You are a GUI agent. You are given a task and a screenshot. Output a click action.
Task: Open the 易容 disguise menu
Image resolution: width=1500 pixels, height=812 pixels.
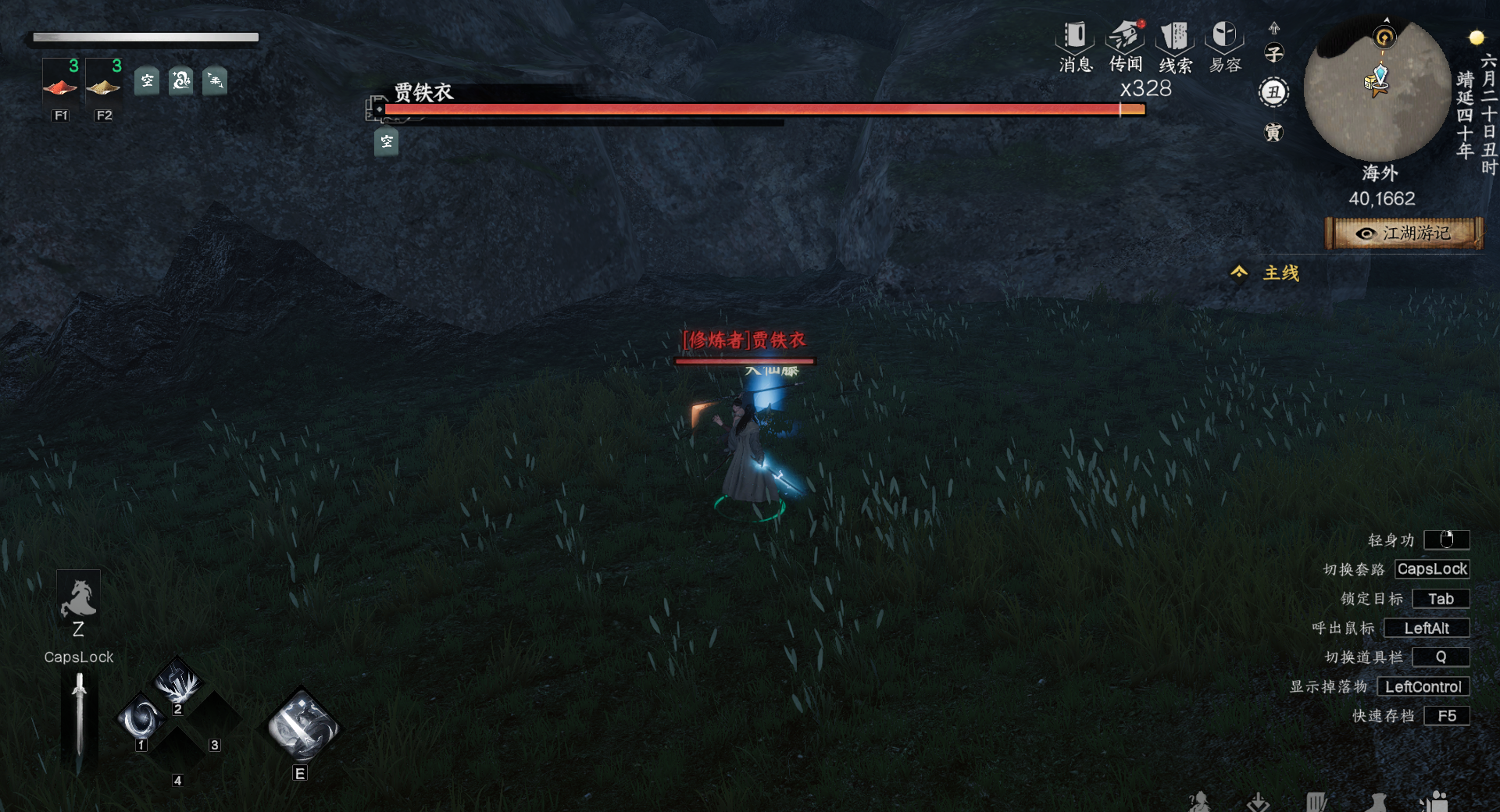point(1224,45)
